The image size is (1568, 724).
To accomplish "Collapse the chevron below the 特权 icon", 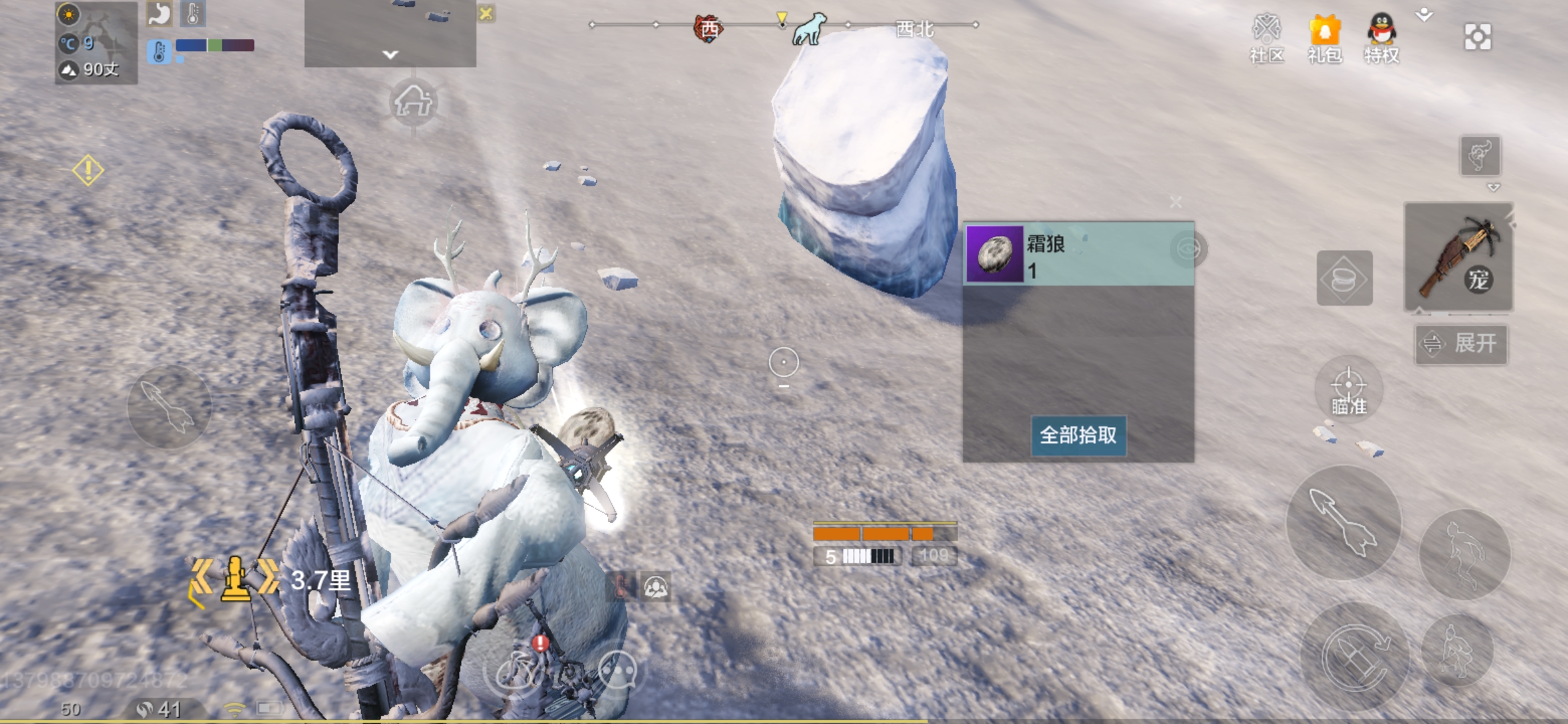I will (x=1425, y=13).
